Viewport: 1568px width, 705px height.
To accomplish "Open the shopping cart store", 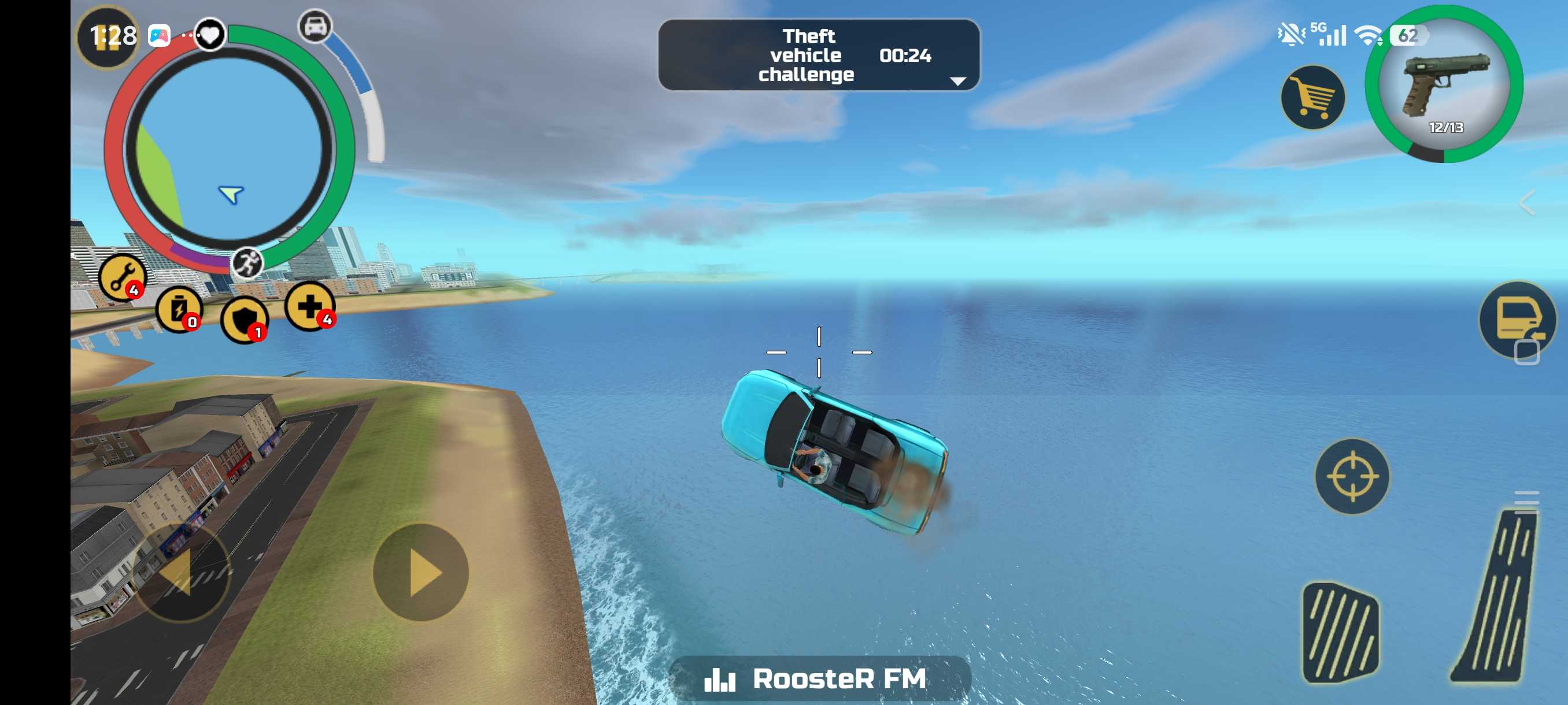I will point(1312,98).
